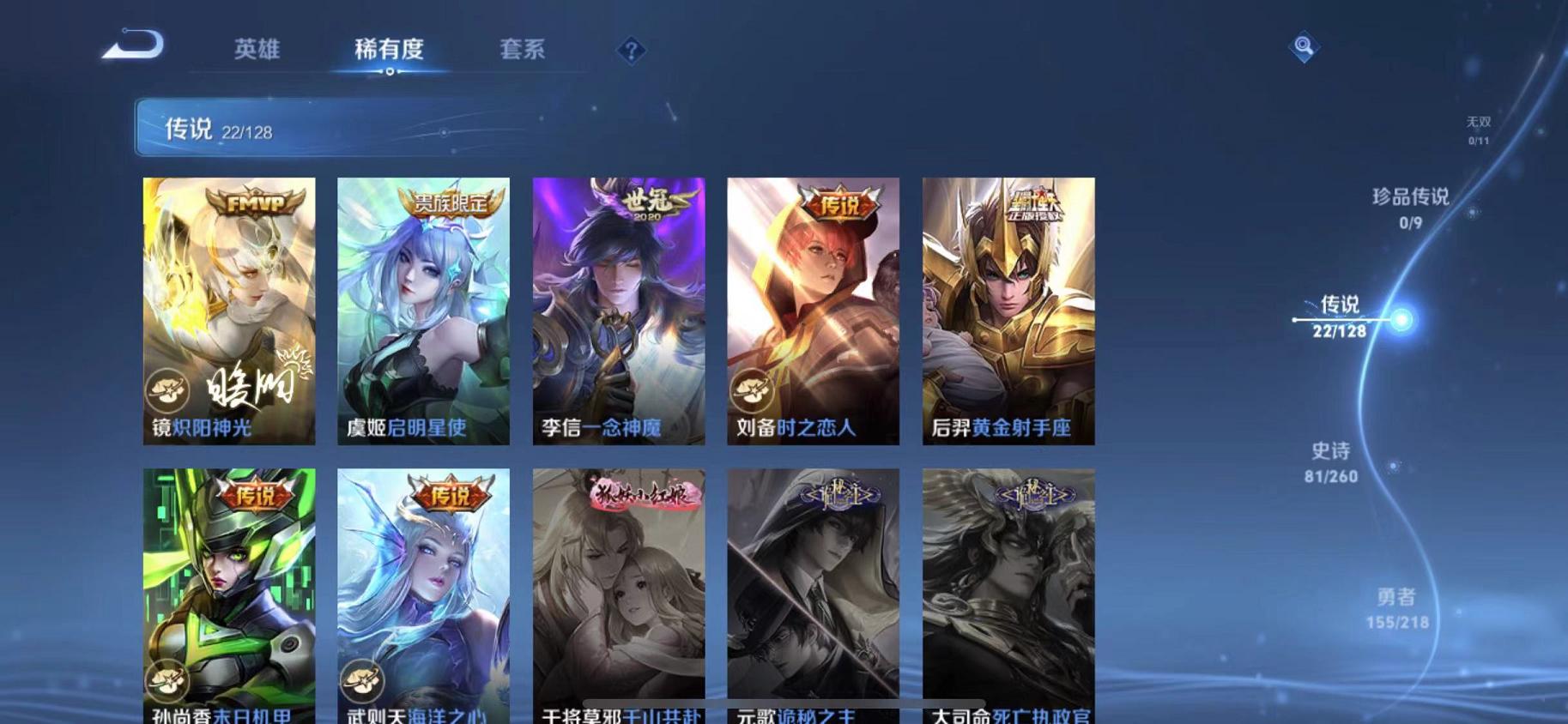This screenshot has height=724, width=1568.
Task: Open the 后羿黄金射手座 skin card
Action: pos(1008,309)
